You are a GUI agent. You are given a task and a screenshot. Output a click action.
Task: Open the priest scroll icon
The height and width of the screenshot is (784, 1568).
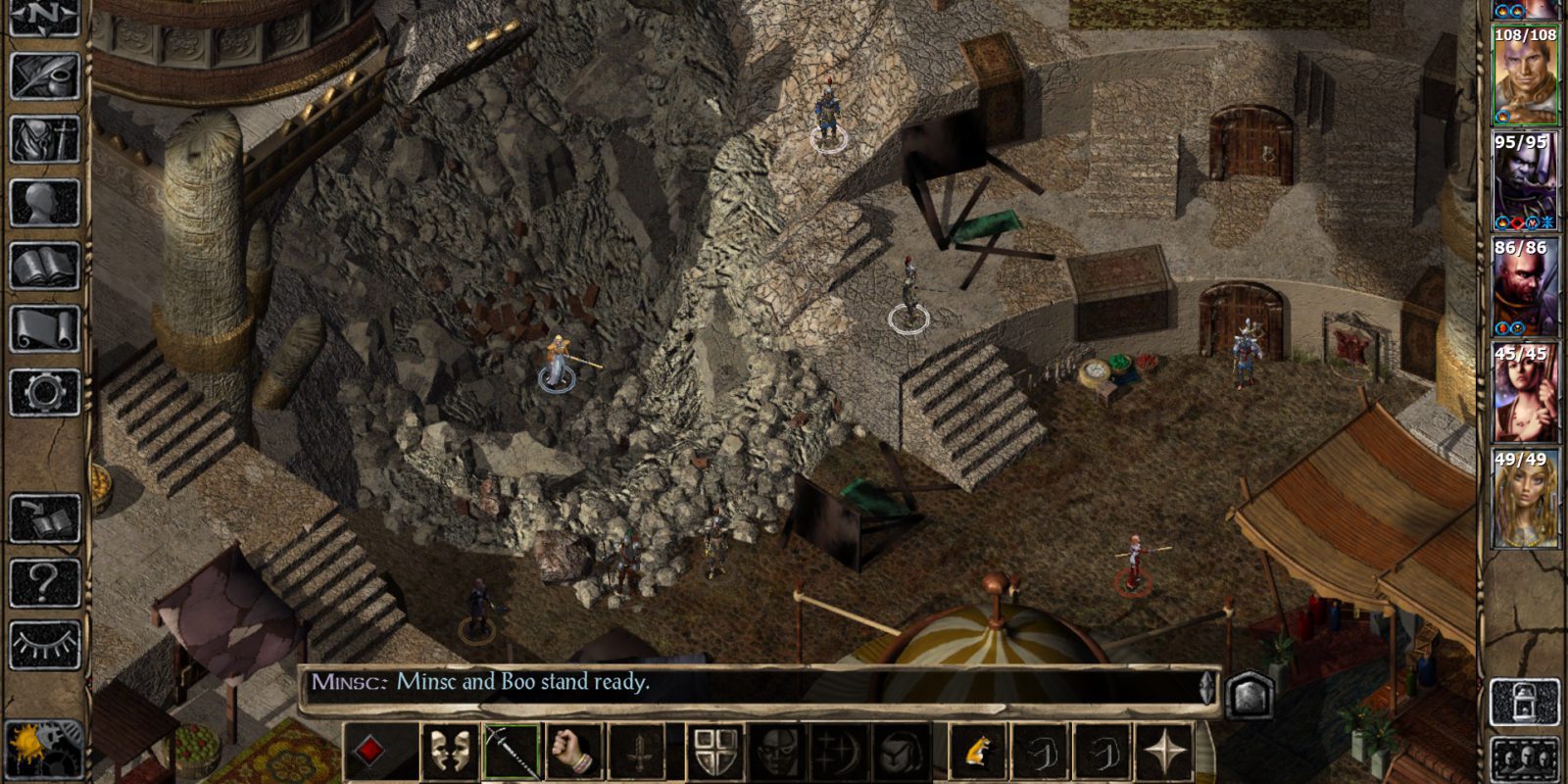pos(44,329)
